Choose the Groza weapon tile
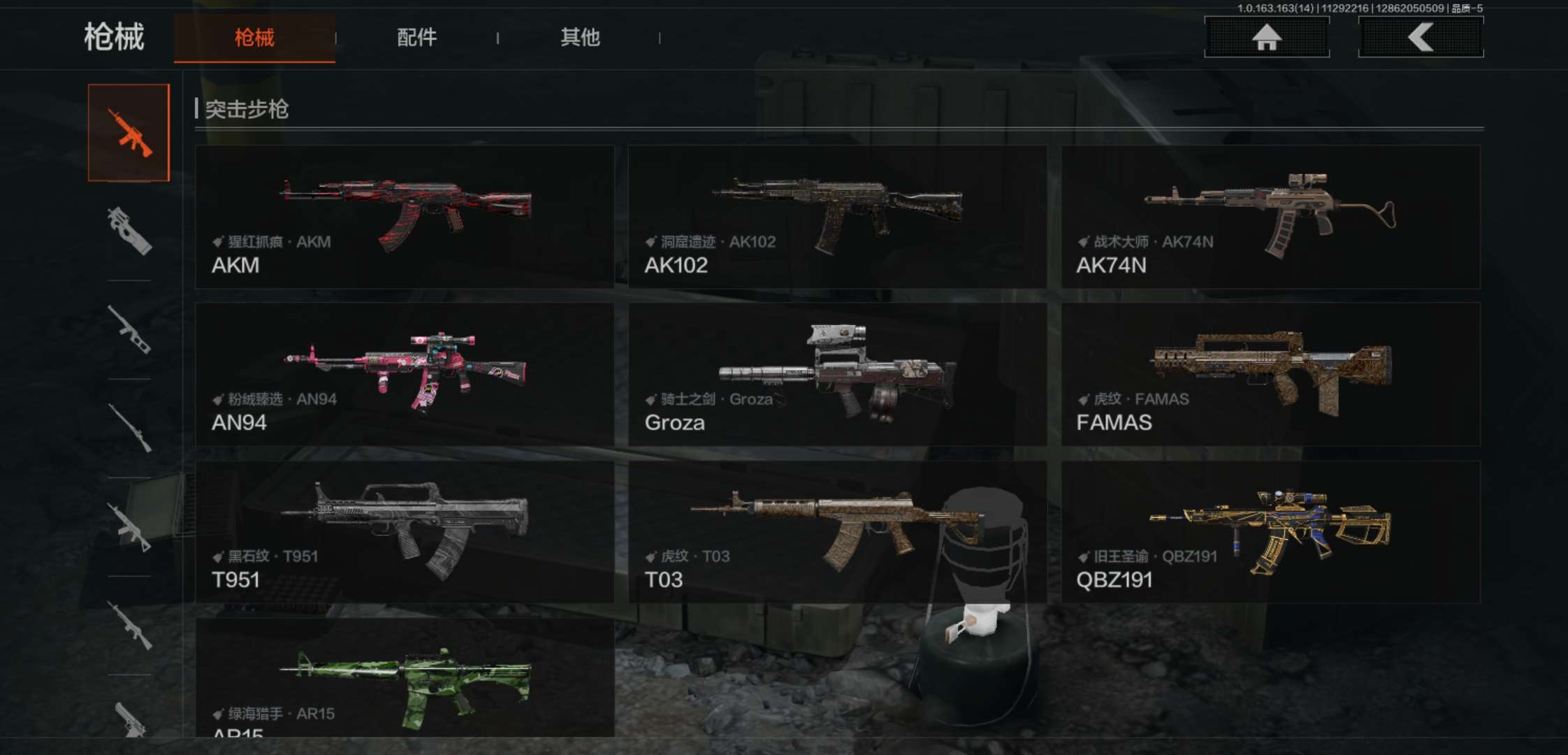Screen dimensions: 1568x755 [837, 374]
